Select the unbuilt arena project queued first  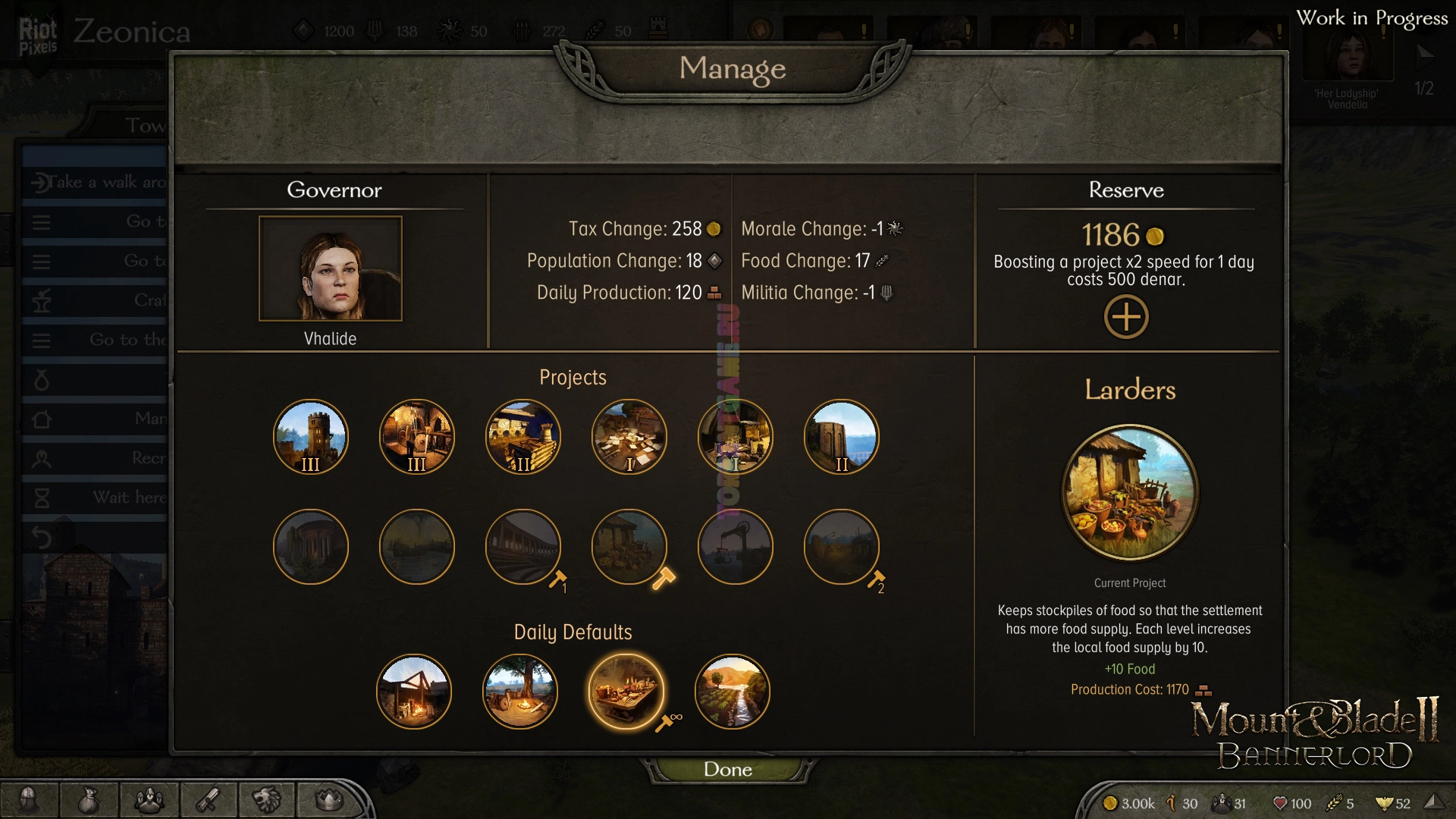[x=523, y=547]
